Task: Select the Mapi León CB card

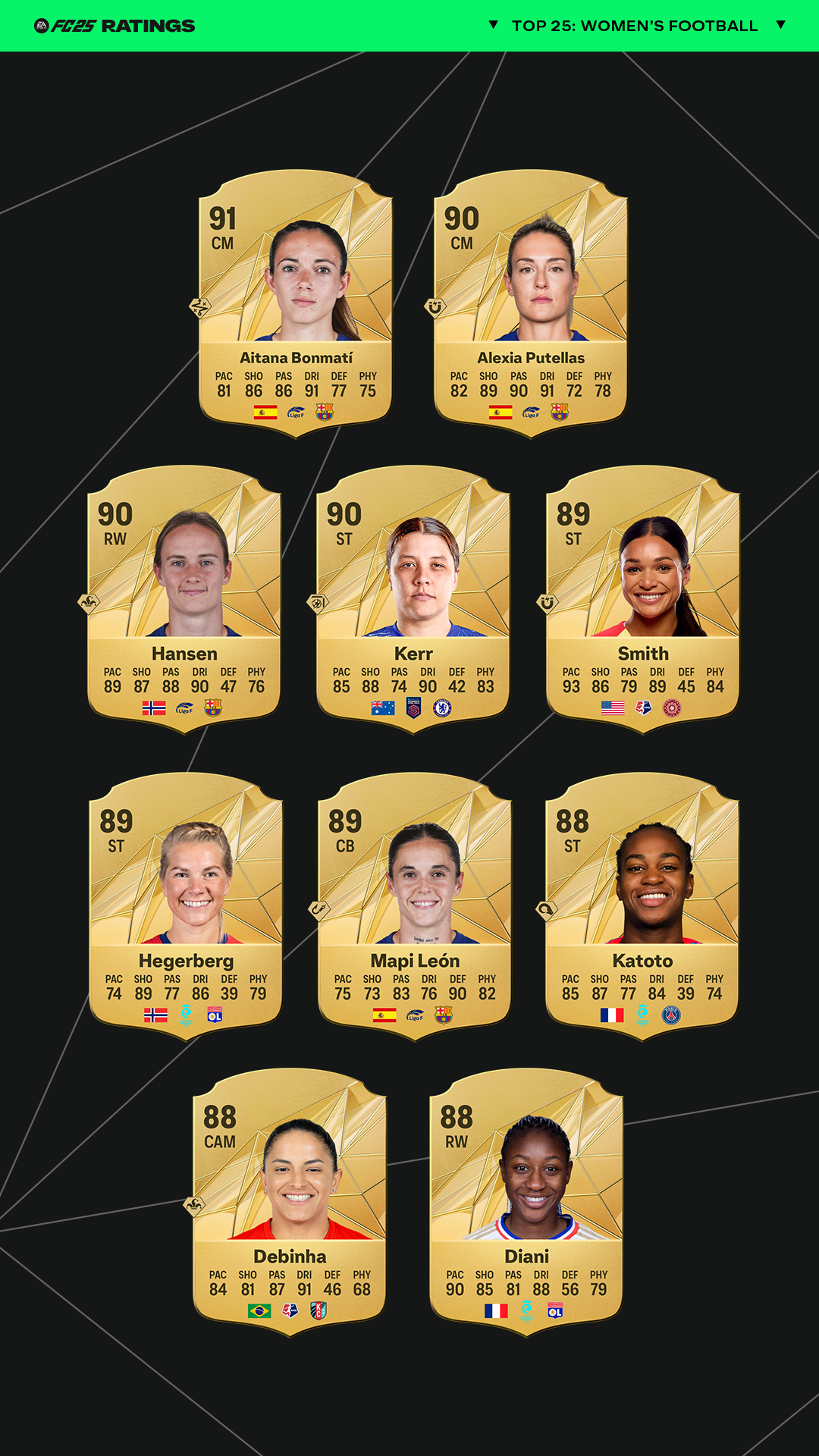Action: (x=415, y=906)
